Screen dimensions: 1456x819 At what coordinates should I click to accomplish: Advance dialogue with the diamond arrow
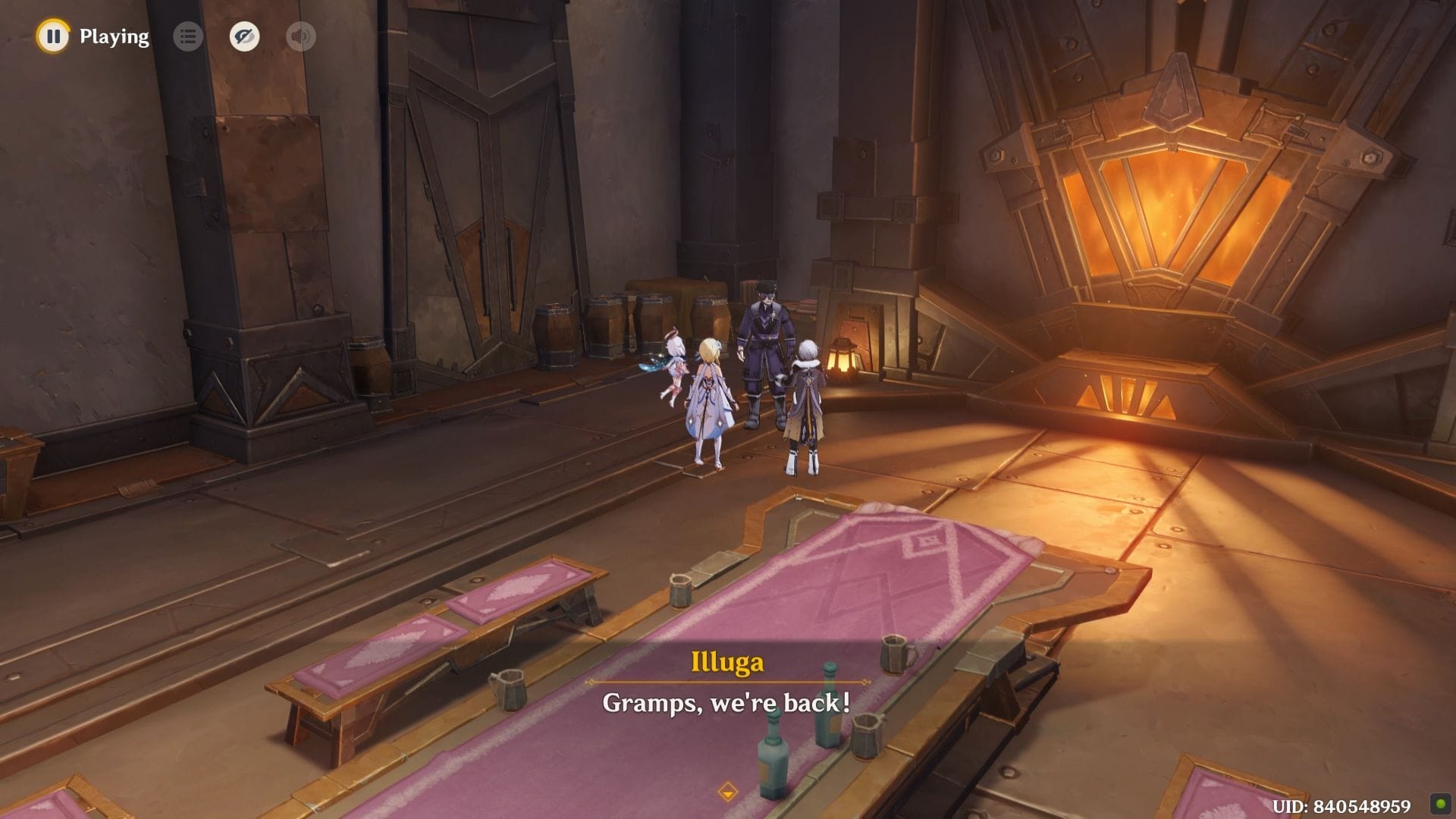pyautogui.click(x=727, y=792)
